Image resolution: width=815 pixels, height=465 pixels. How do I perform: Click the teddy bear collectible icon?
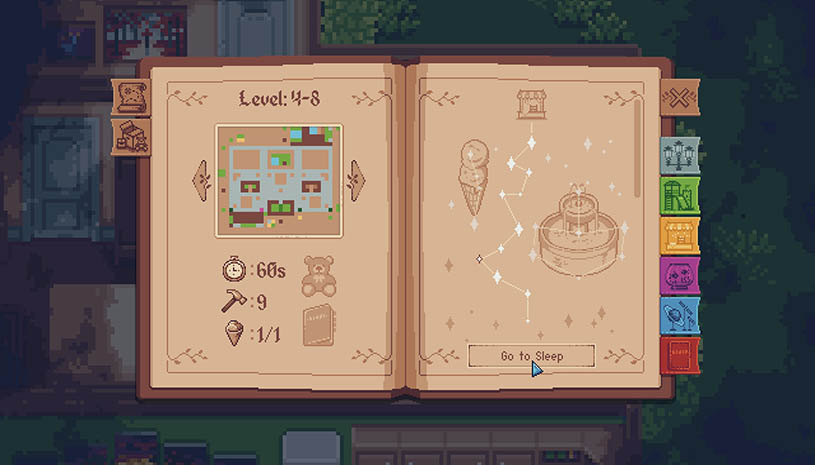click(x=318, y=274)
